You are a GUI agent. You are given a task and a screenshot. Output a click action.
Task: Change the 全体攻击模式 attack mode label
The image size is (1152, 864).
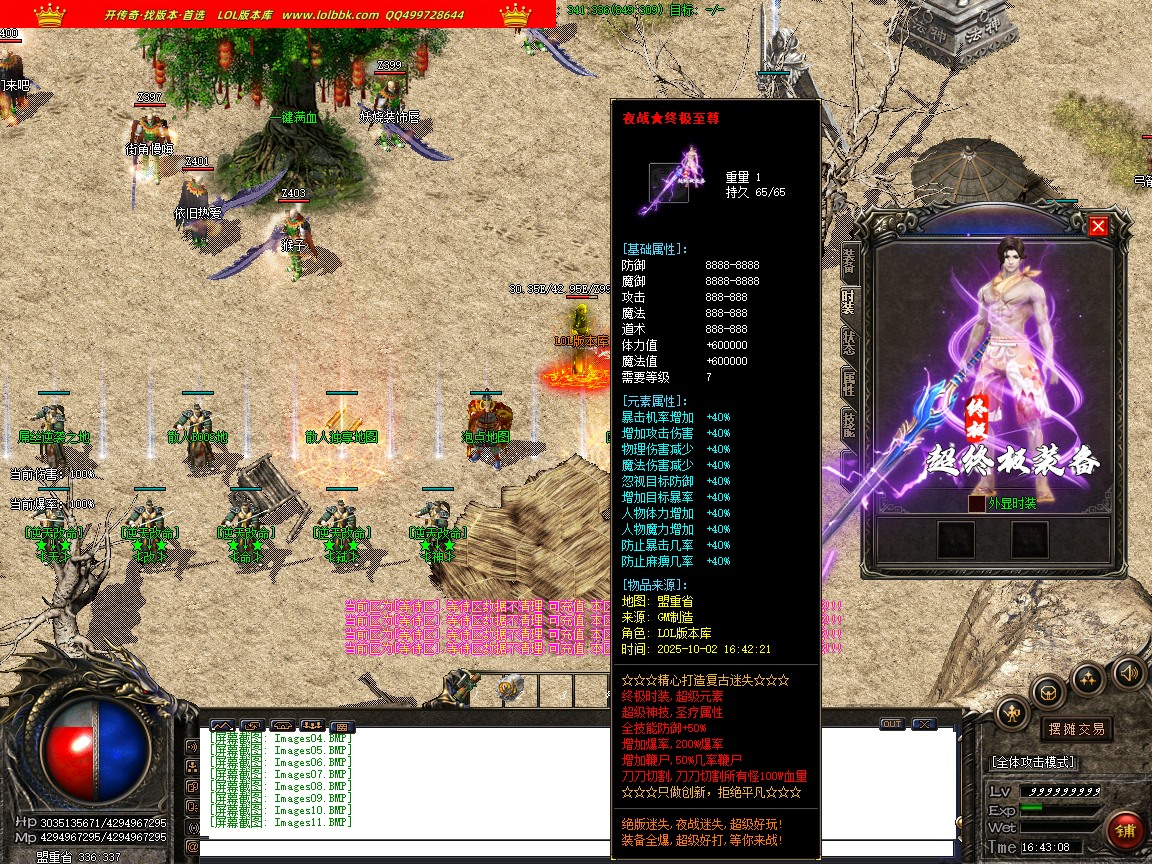pyautogui.click(x=1034, y=762)
